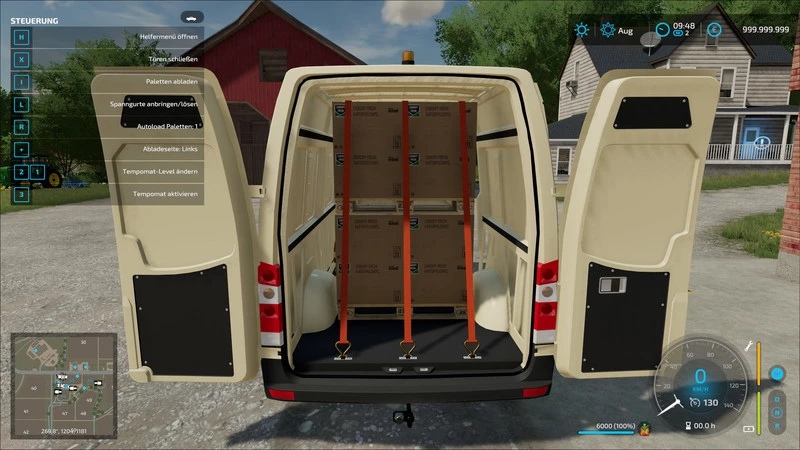
Task: Select the vehicle icon in Steuerung header
Action: click(190, 18)
